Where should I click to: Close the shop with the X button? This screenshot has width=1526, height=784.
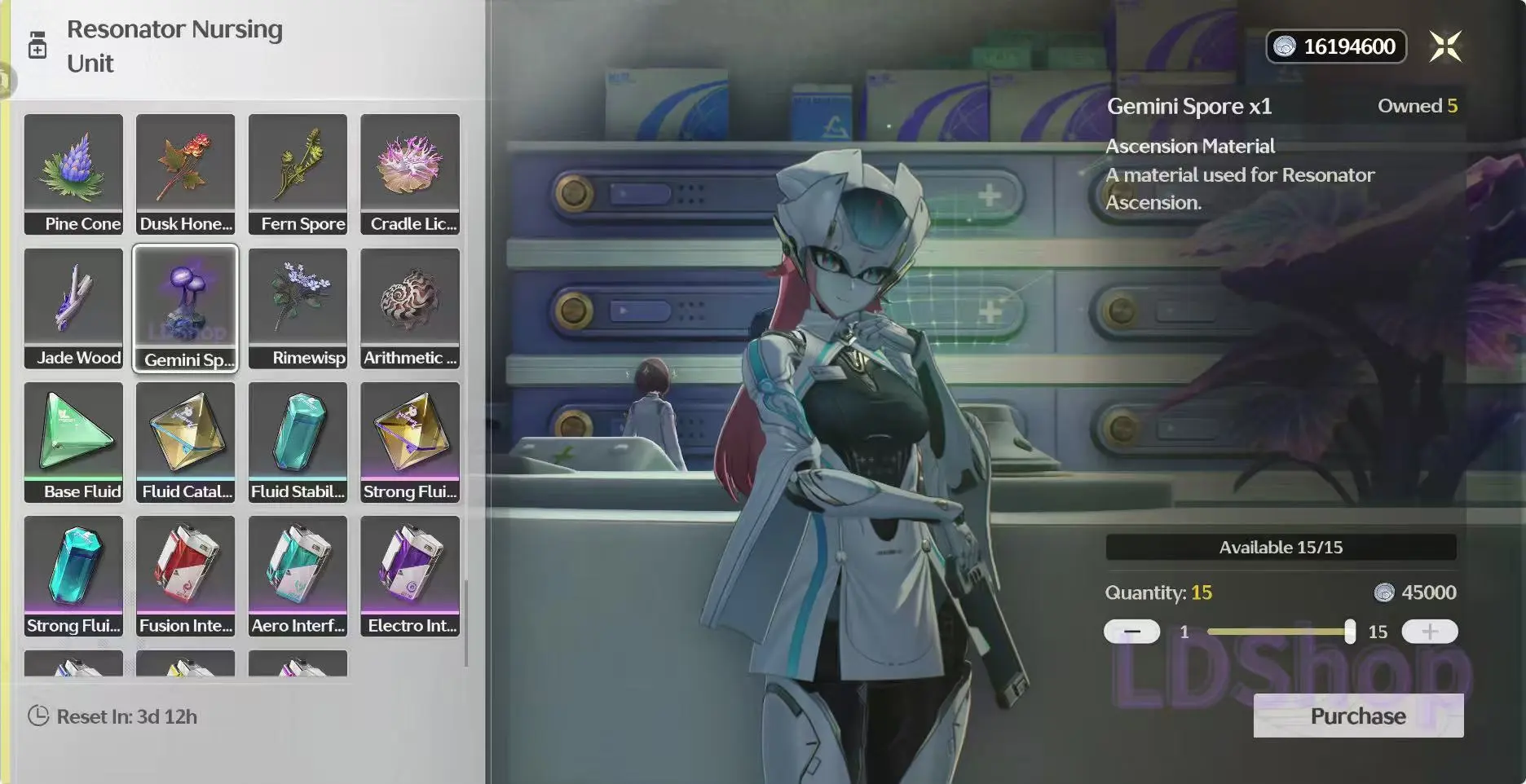point(1445,46)
